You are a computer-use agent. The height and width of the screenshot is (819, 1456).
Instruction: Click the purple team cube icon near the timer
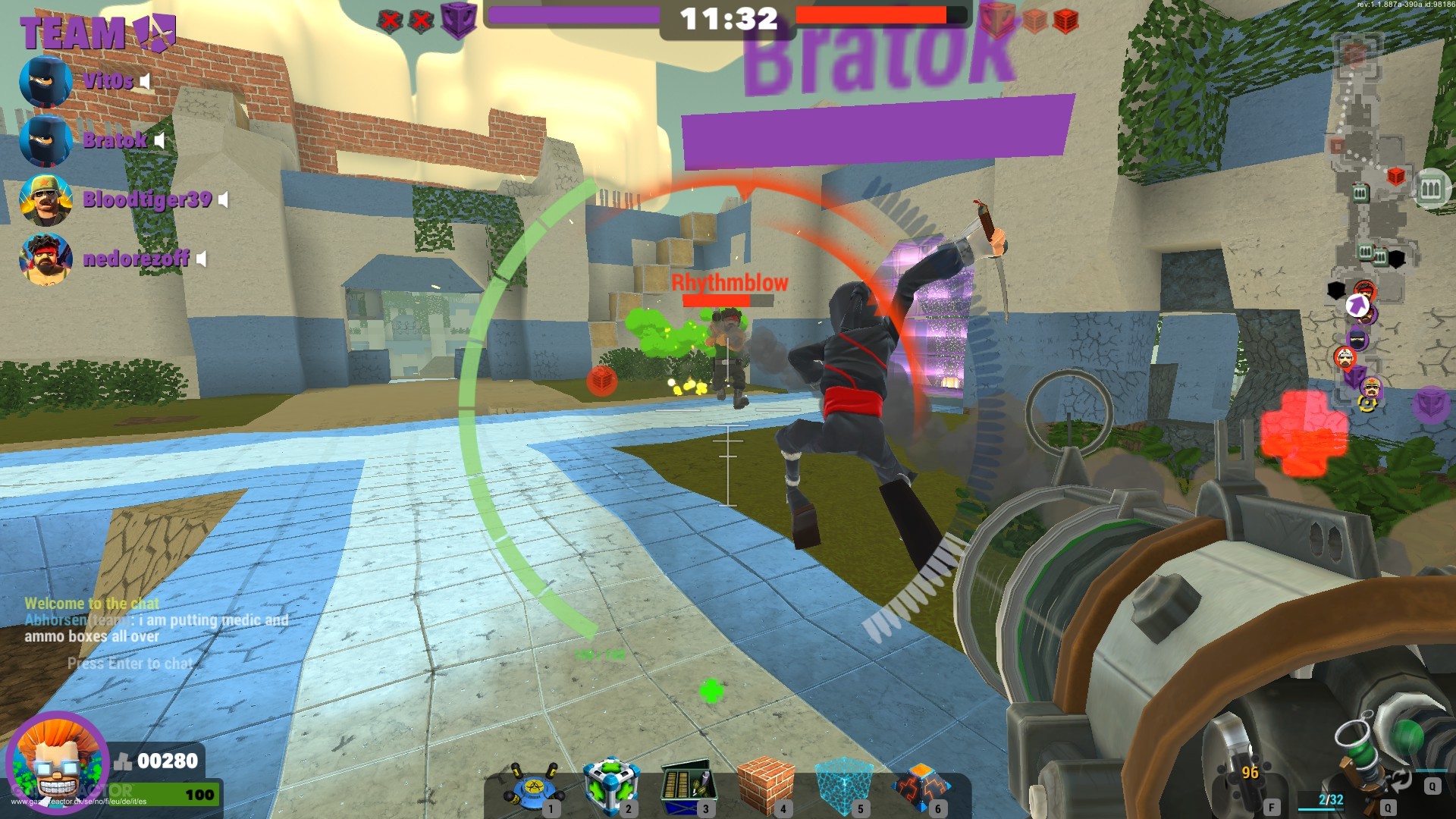point(459,19)
